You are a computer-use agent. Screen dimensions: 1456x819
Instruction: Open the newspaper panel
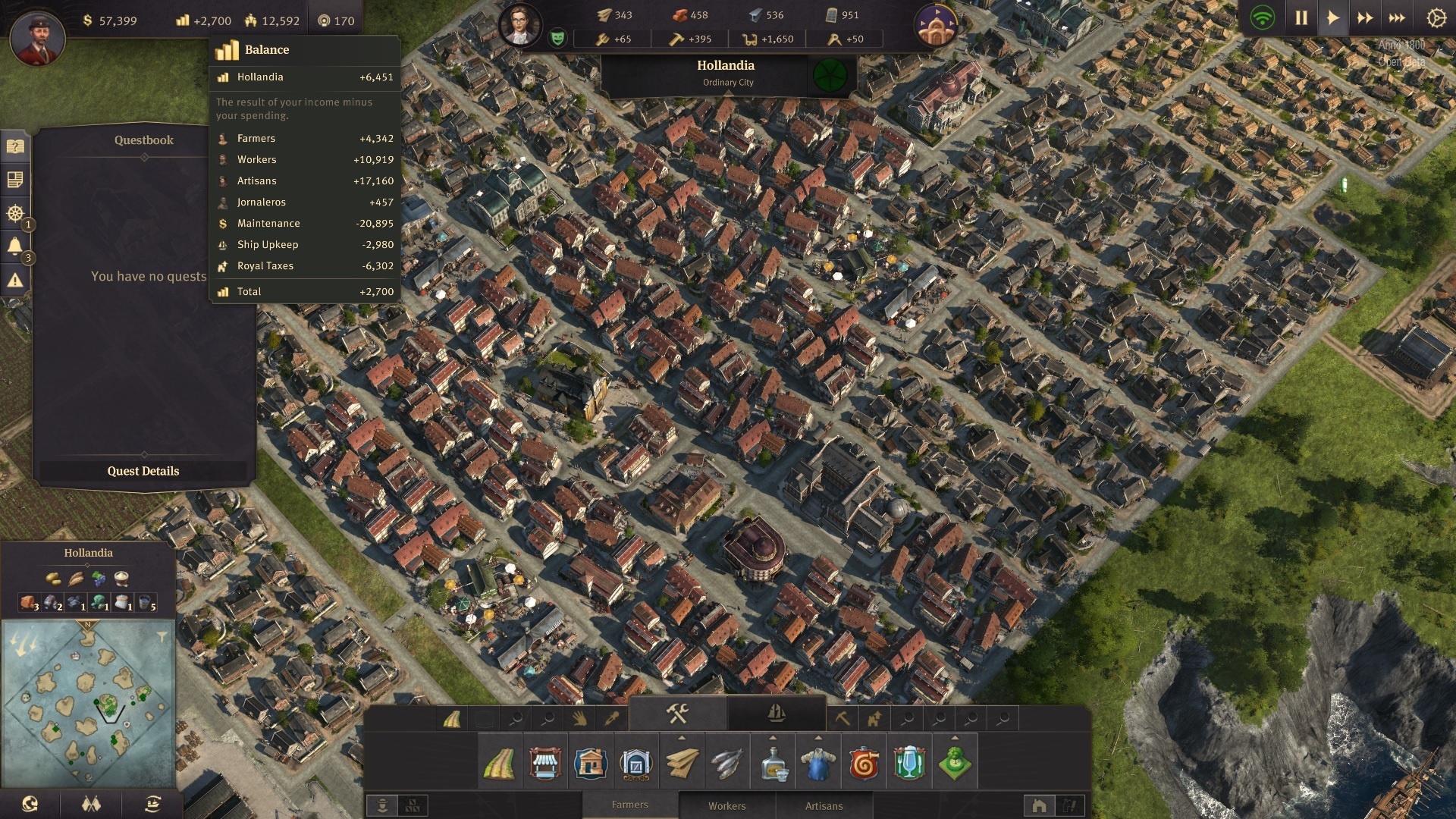coord(15,180)
